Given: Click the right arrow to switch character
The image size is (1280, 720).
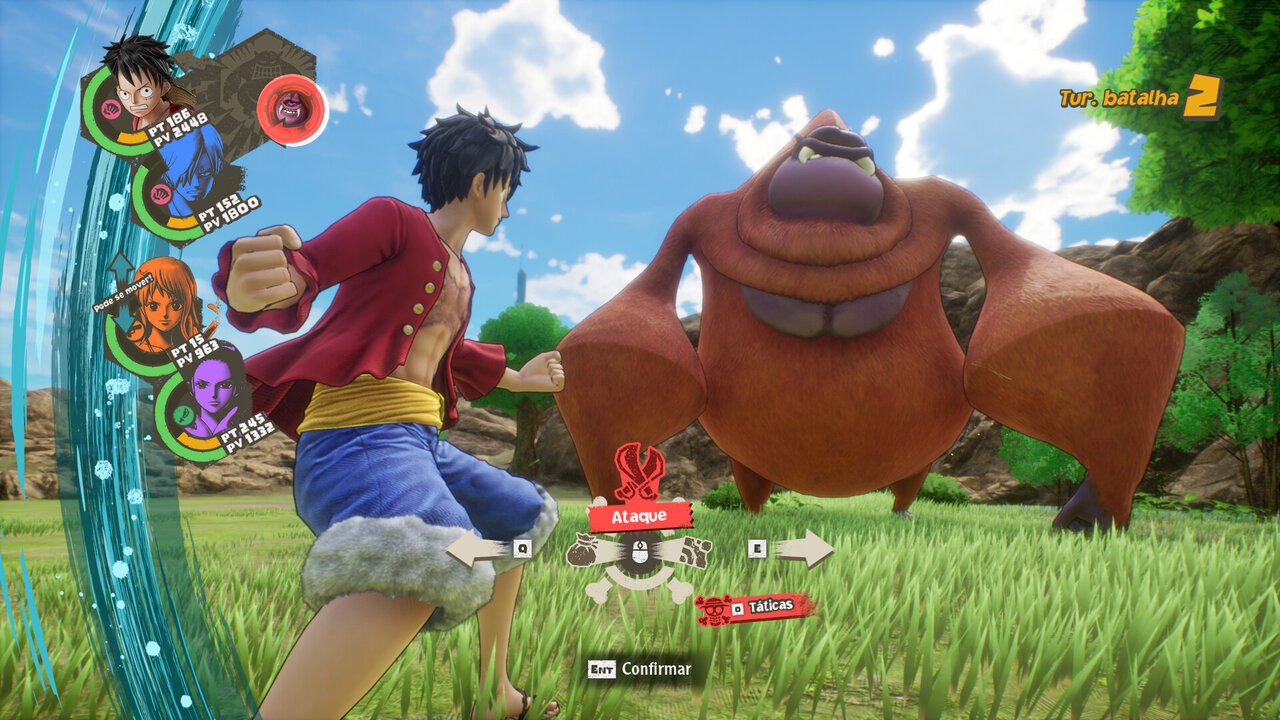Looking at the screenshot, I should [803, 548].
